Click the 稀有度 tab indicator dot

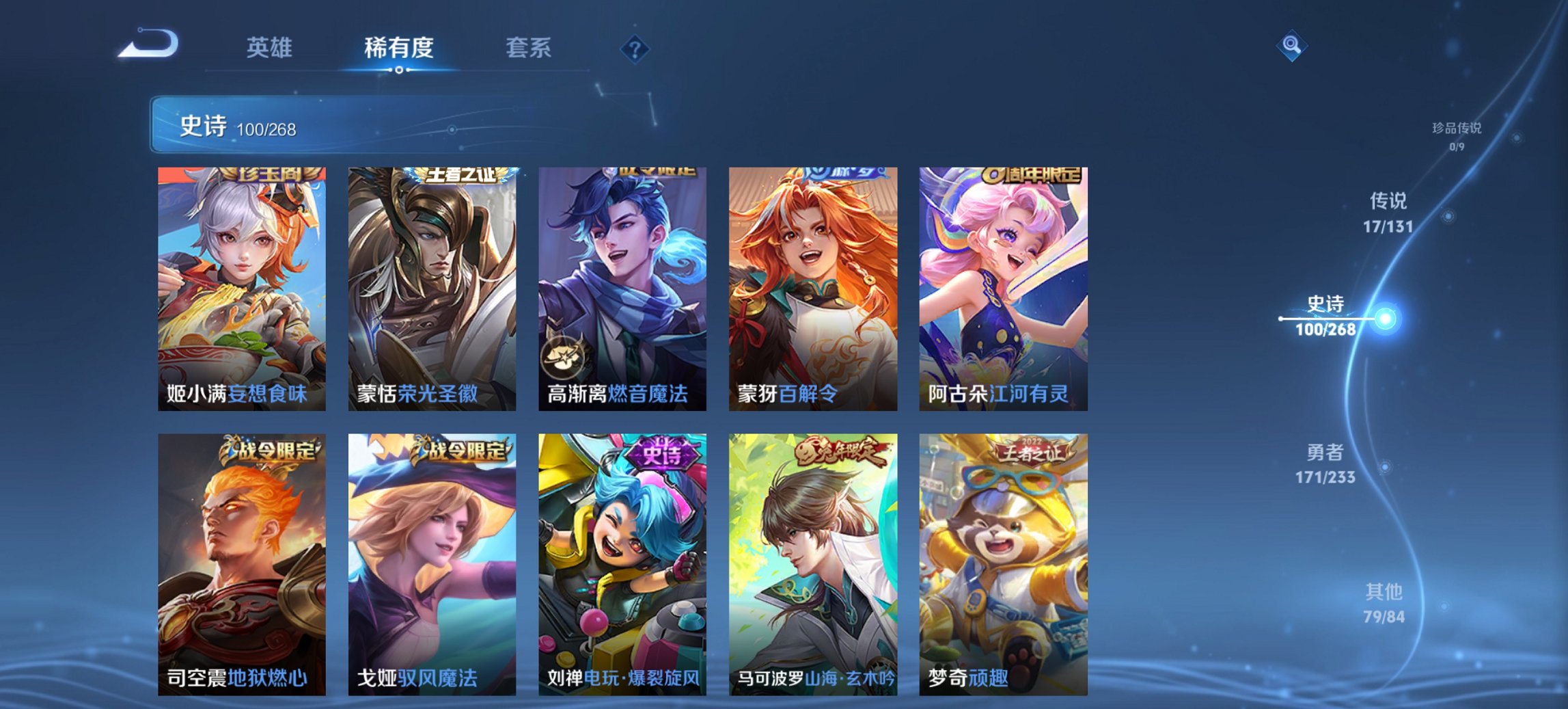tap(399, 70)
